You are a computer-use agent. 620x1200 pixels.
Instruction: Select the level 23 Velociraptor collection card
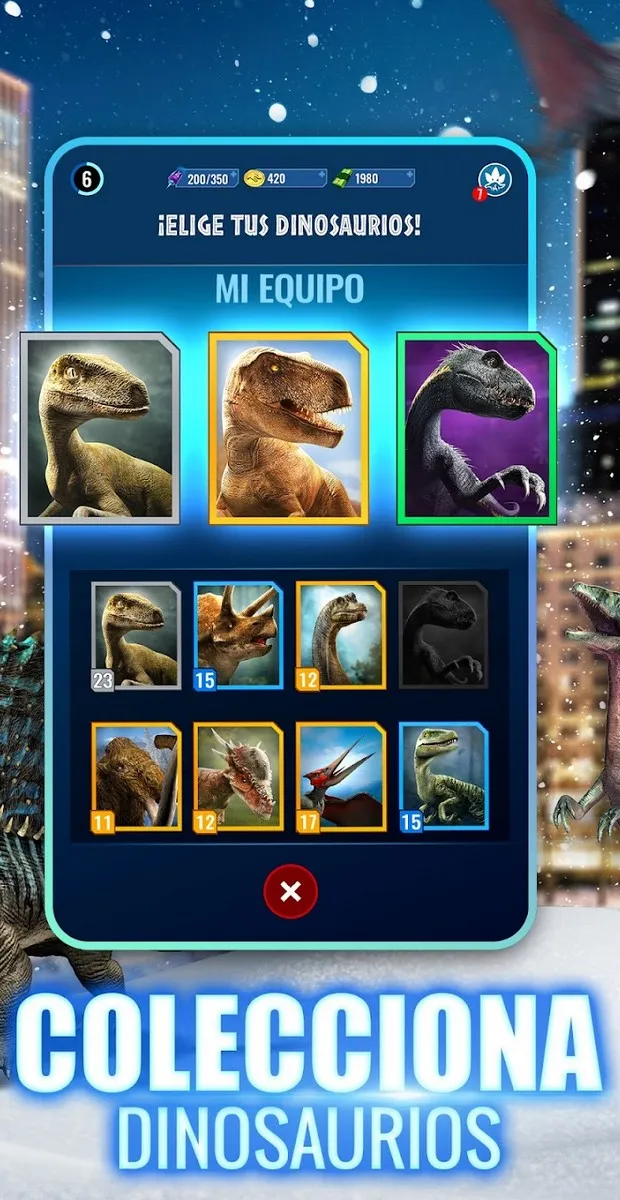click(x=137, y=635)
